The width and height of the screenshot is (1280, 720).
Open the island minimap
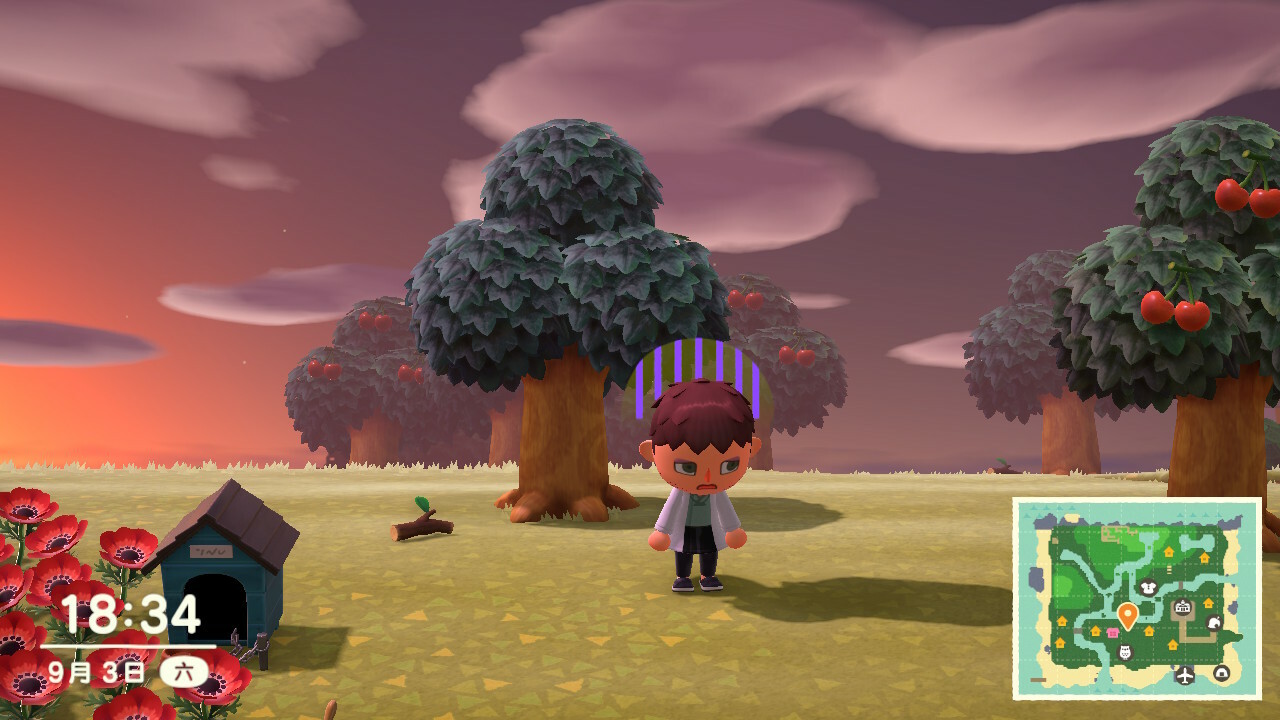click(1136, 598)
